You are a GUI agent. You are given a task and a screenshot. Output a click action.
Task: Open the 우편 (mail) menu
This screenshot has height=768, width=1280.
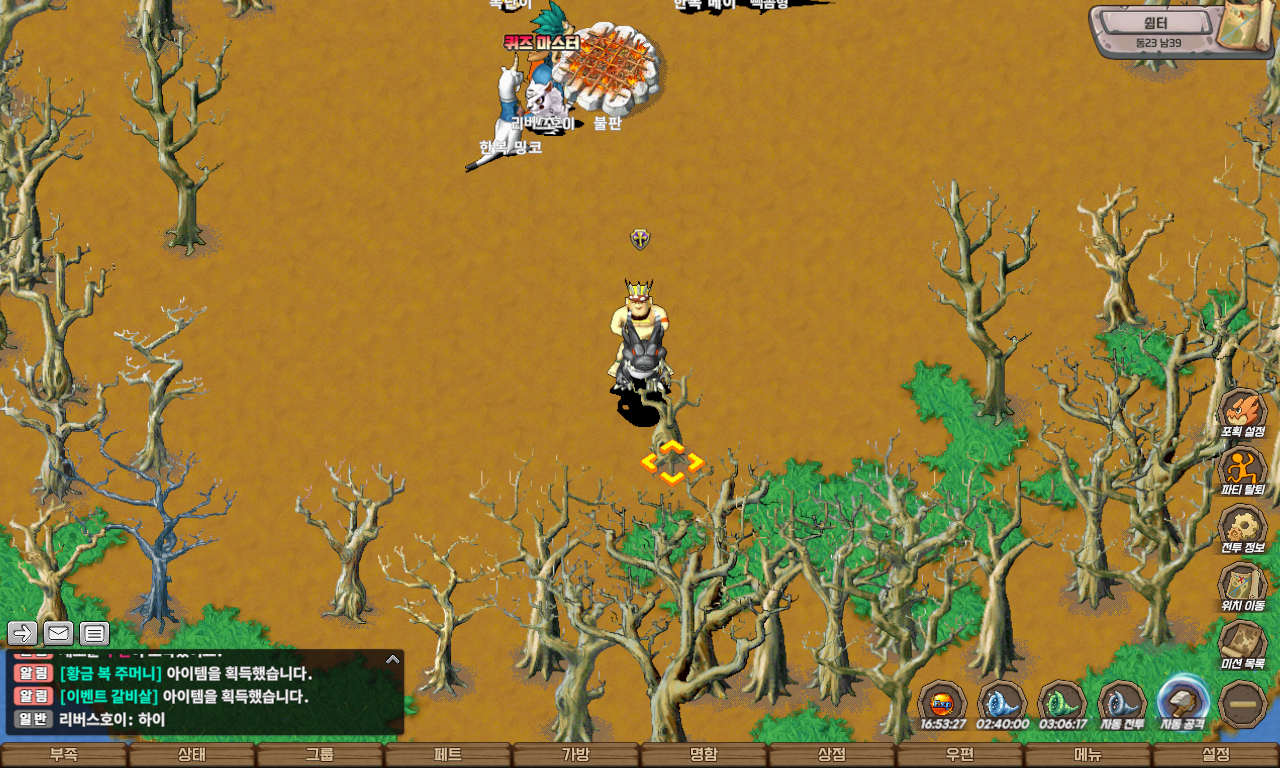960,755
